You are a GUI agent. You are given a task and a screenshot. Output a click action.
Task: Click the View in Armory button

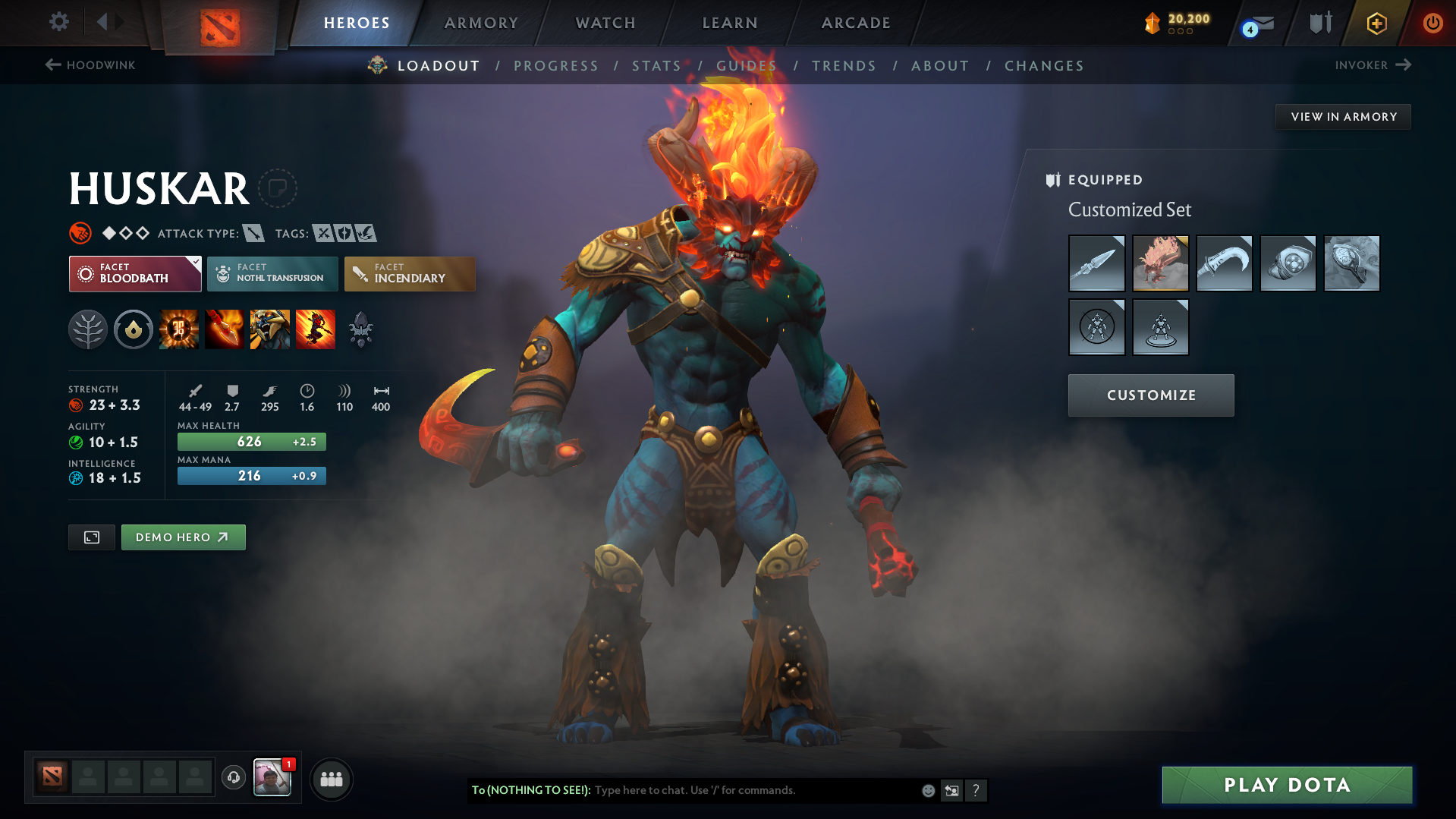(1343, 116)
